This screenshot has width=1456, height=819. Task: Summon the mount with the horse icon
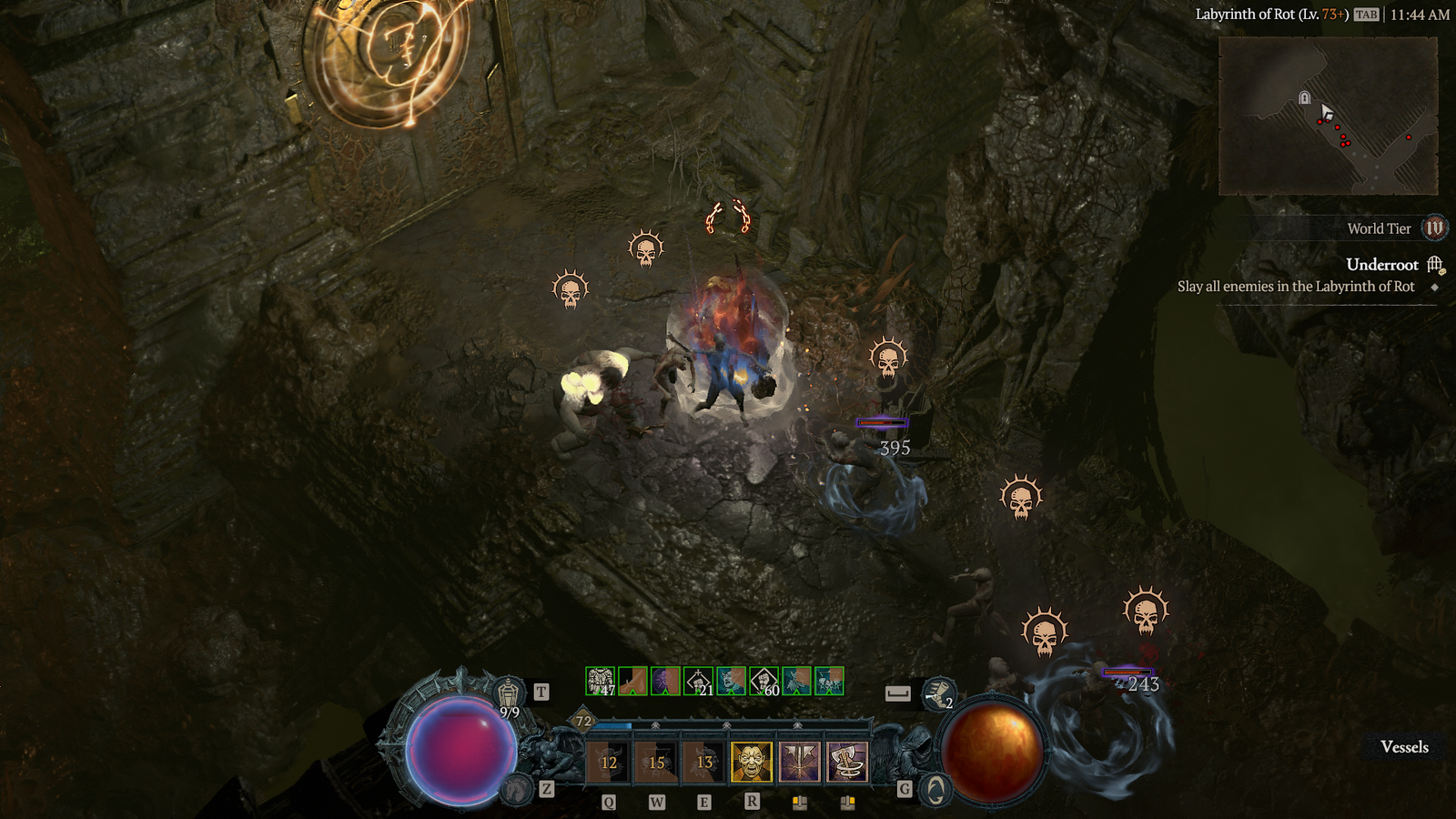pyautogui.click(x=516, y=789)
